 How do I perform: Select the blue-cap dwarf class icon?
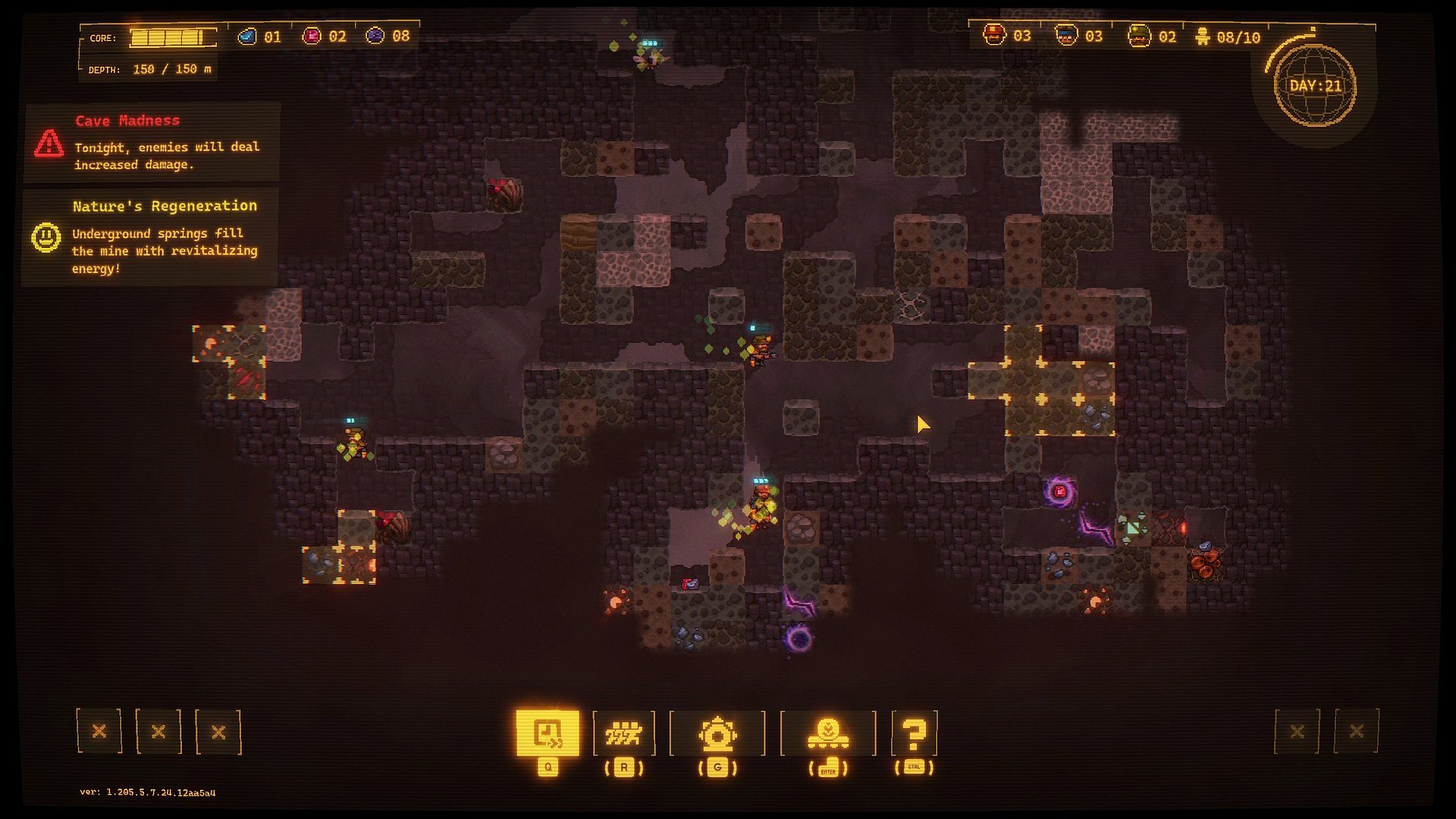pos(1066,35)
